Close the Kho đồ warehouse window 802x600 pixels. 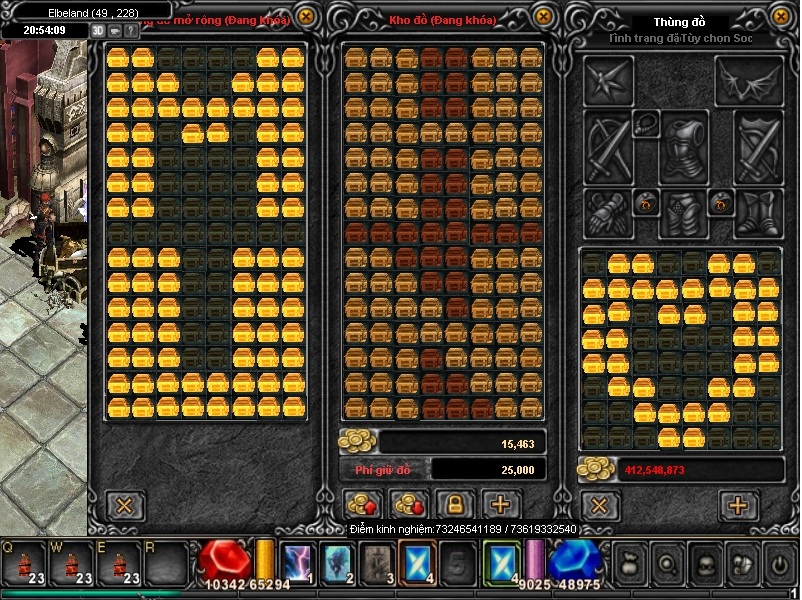click(x=543, y=17)
